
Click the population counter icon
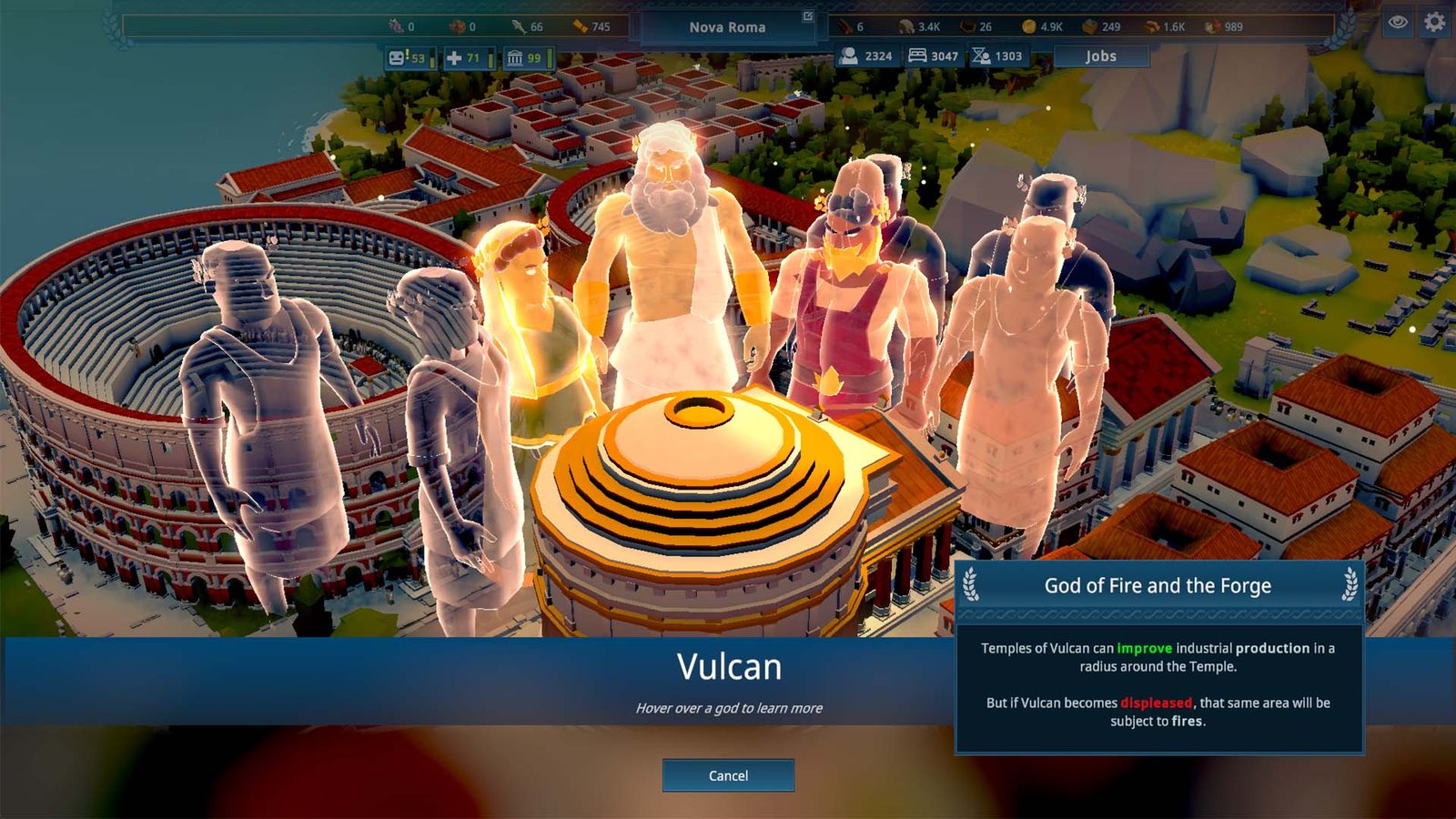[x=849, y=56]
